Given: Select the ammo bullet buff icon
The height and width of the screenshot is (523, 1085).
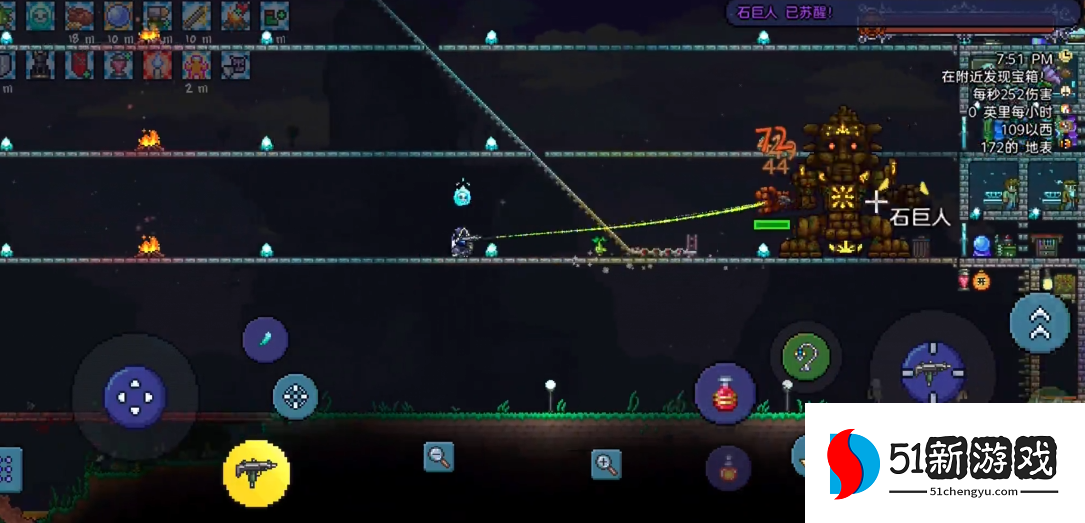Looking at the screenshot, I should point(196,15).
